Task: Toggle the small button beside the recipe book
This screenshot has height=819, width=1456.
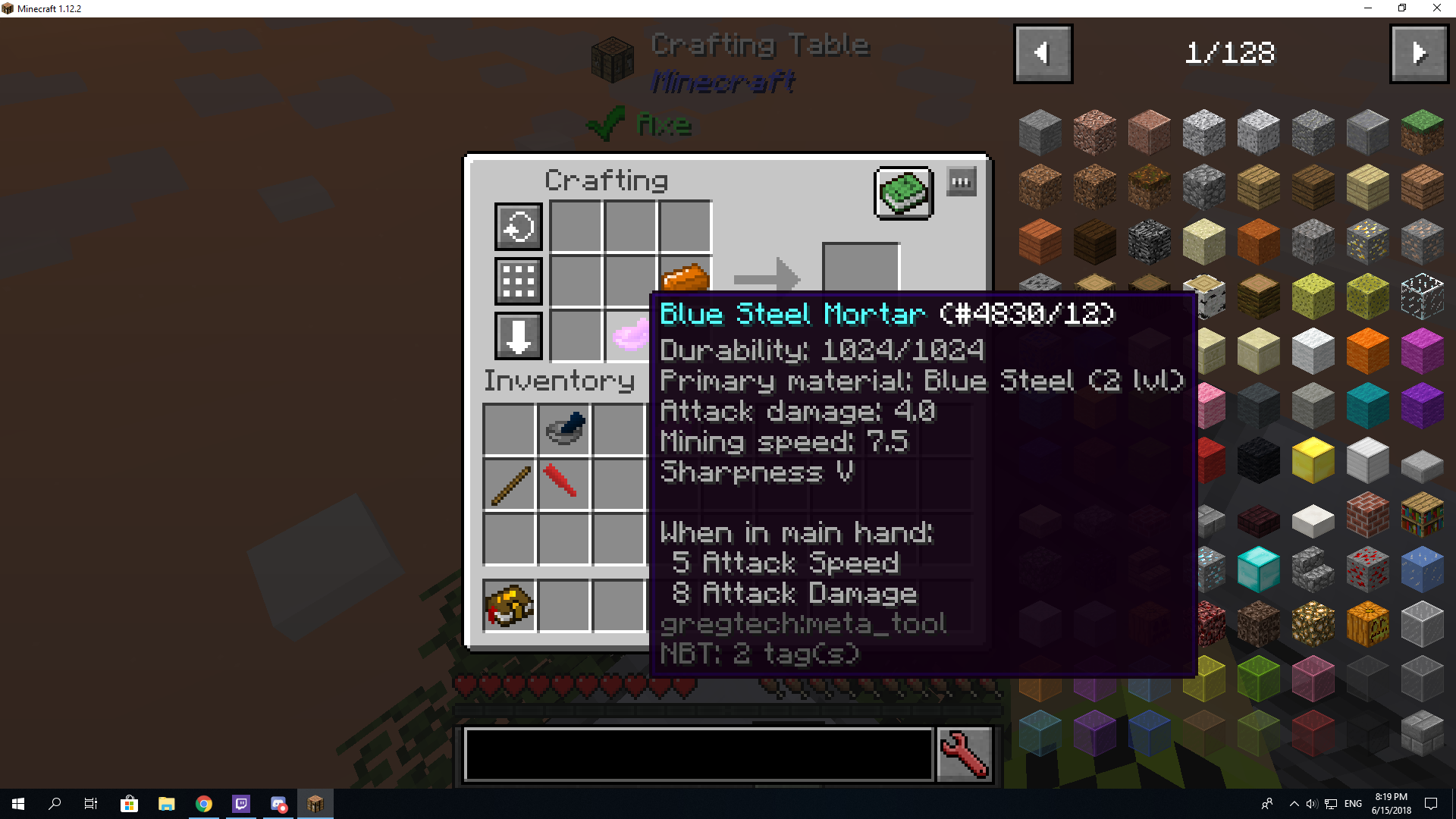Action: point(961,181)
